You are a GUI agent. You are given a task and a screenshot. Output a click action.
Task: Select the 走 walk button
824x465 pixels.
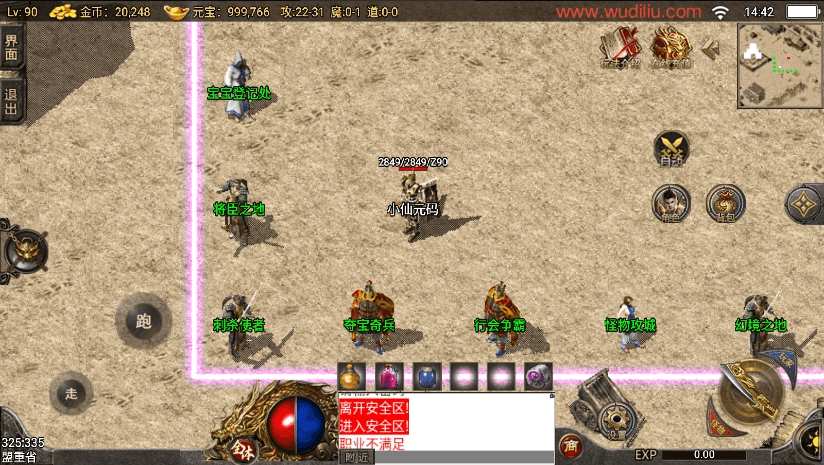(71, 392)
